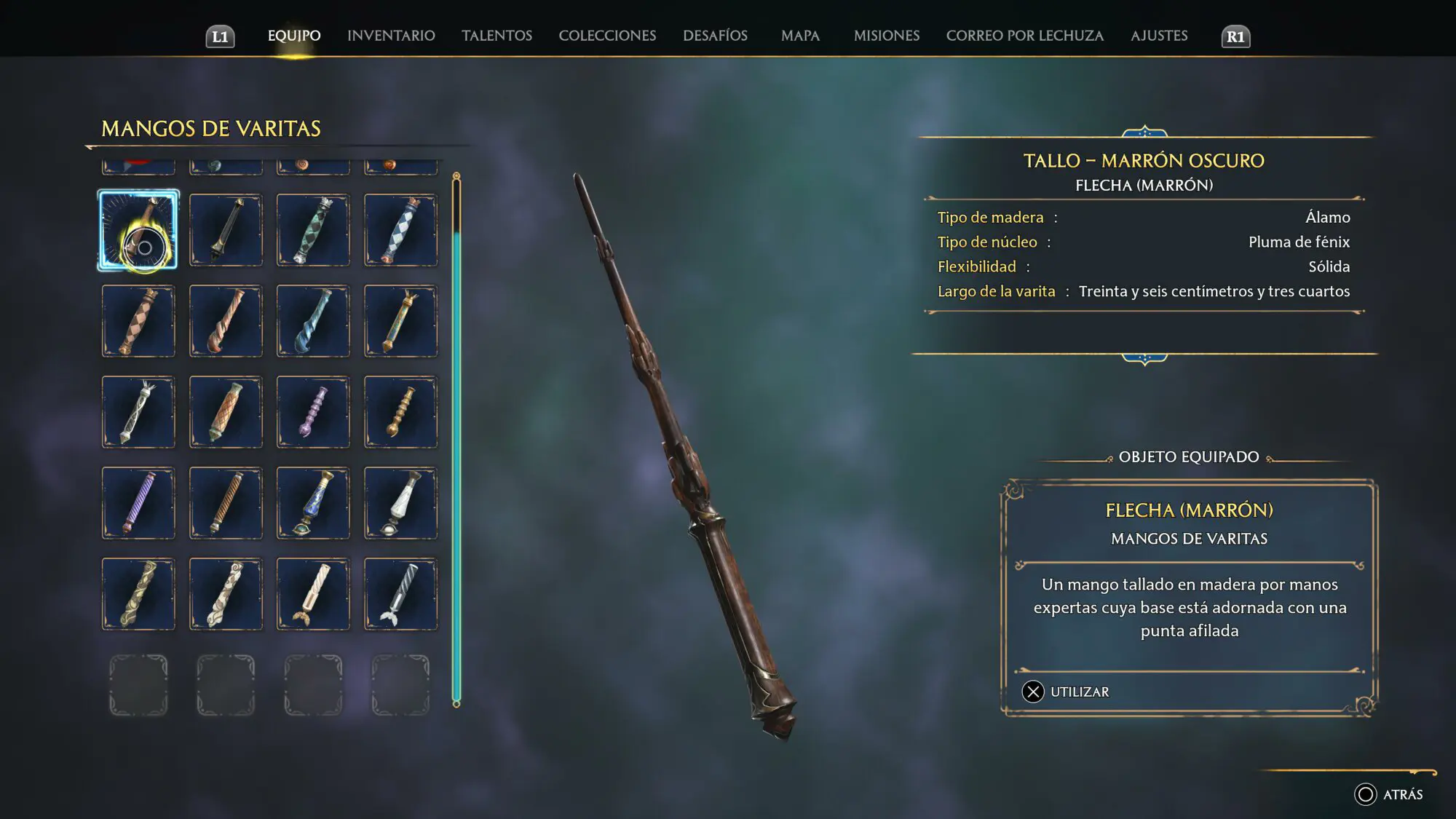The width and height of the screenshot is (1456, 819).
Task: Go to the Colecciones tab
Action: pyautogui.click(x=607, y=36)
